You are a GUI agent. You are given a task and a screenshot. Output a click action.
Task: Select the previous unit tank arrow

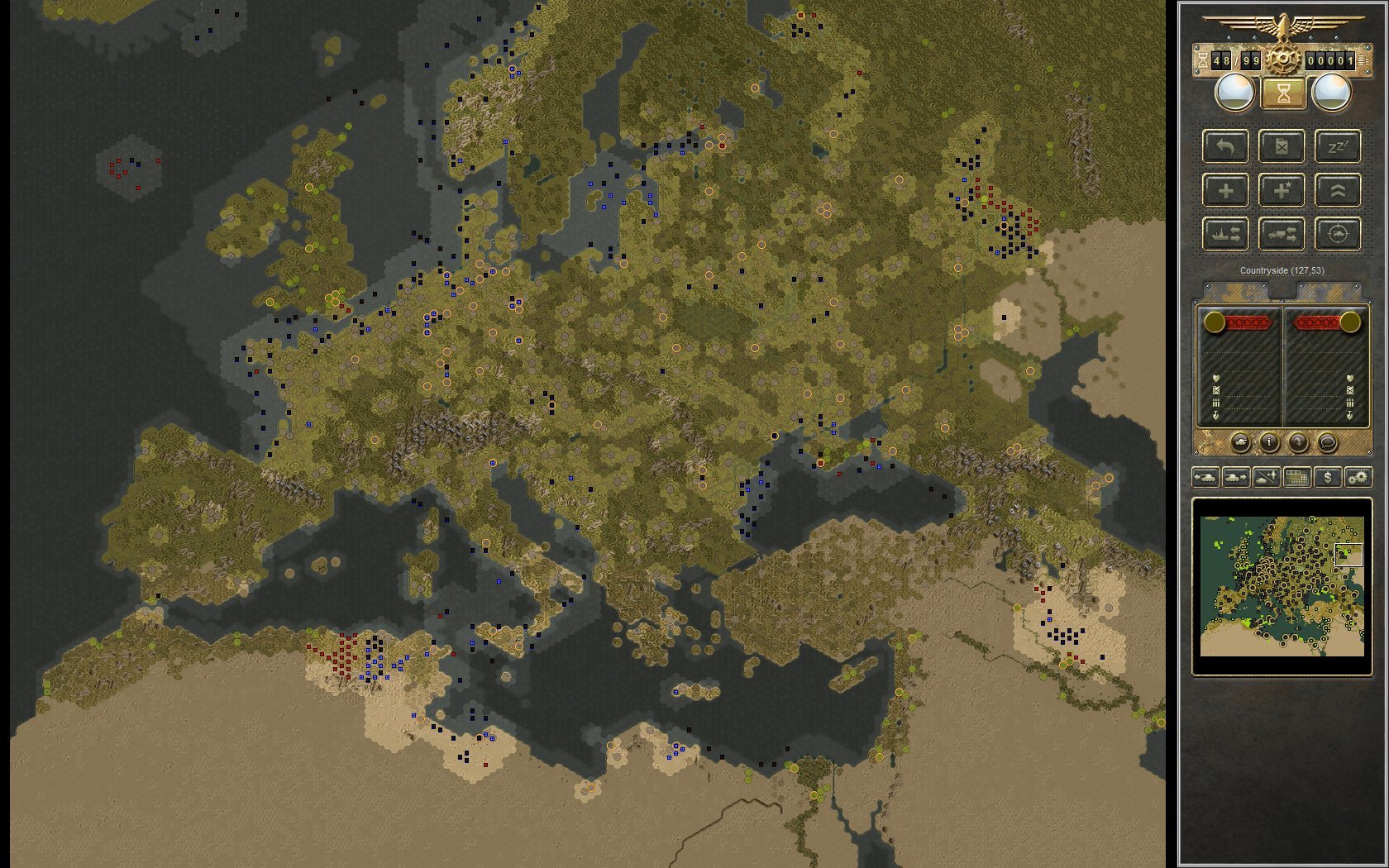[x=1206, y=477]
